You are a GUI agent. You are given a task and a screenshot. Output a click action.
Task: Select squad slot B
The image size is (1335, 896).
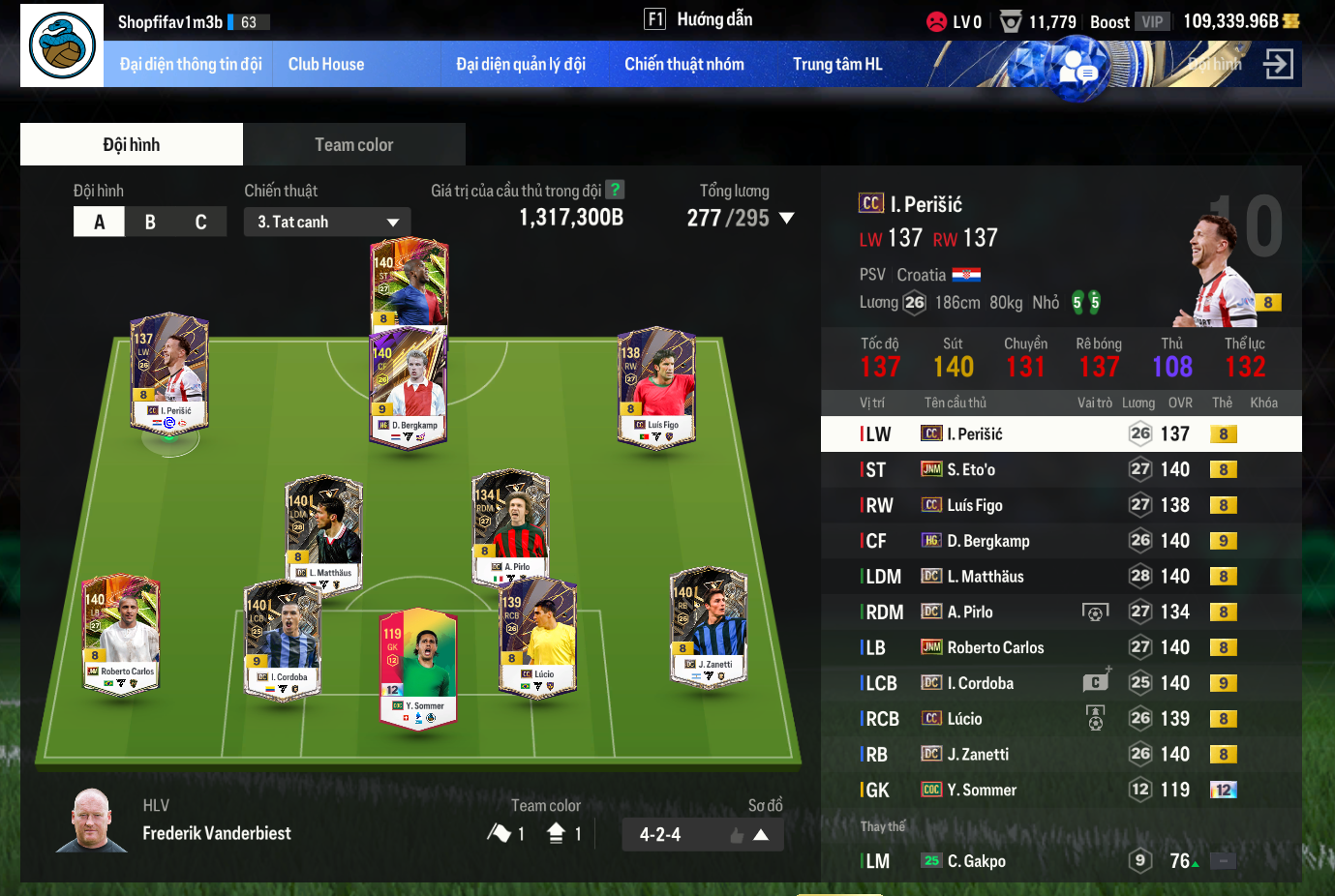[x=150, y=222]
